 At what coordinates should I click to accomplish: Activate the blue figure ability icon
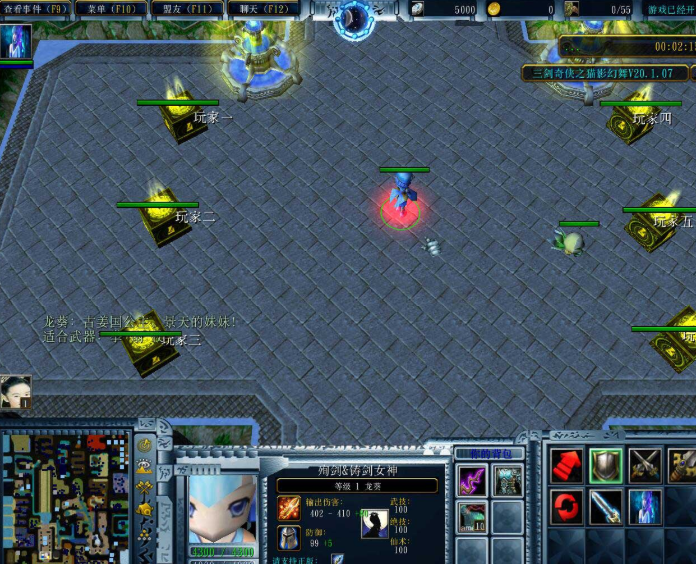point(645,506)
